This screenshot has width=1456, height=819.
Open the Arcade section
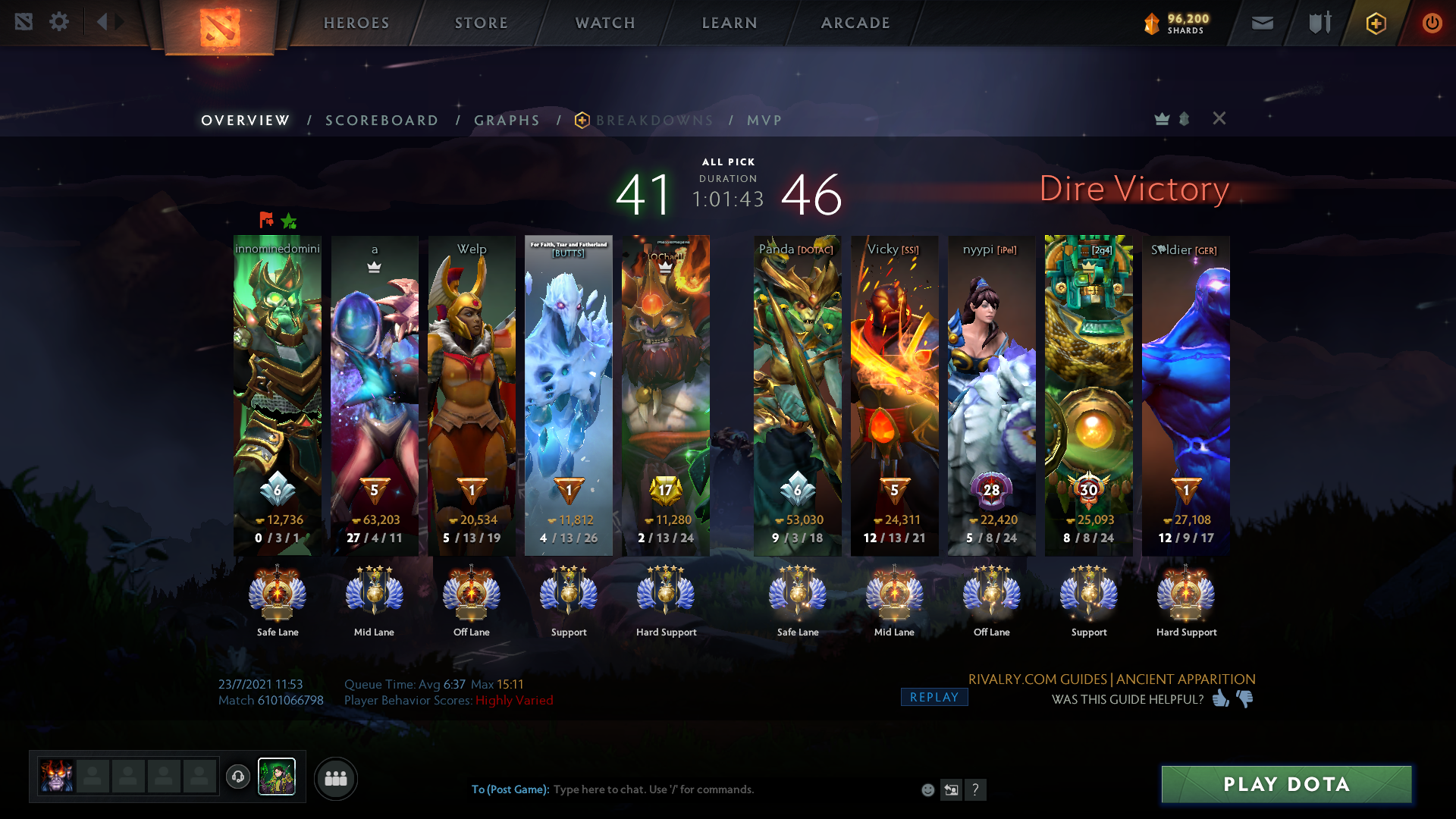[855, 23]
